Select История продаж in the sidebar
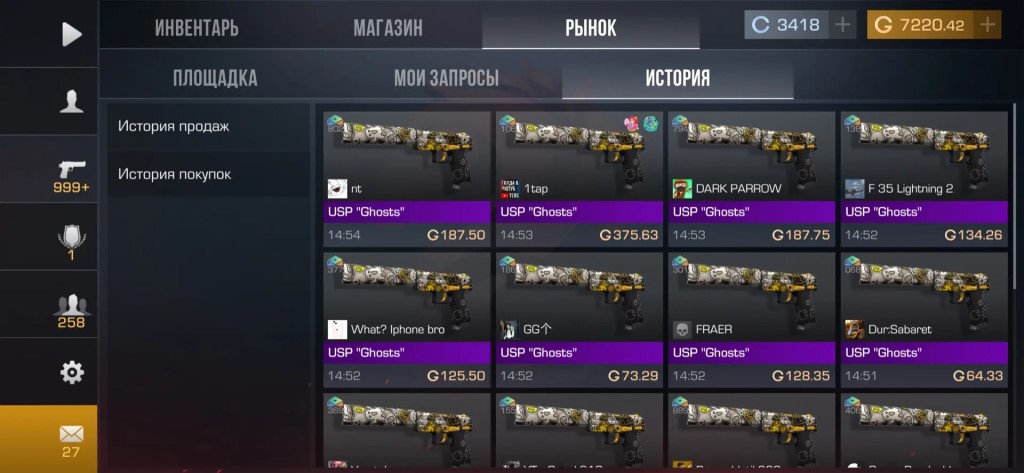 (x=174, y=126)
